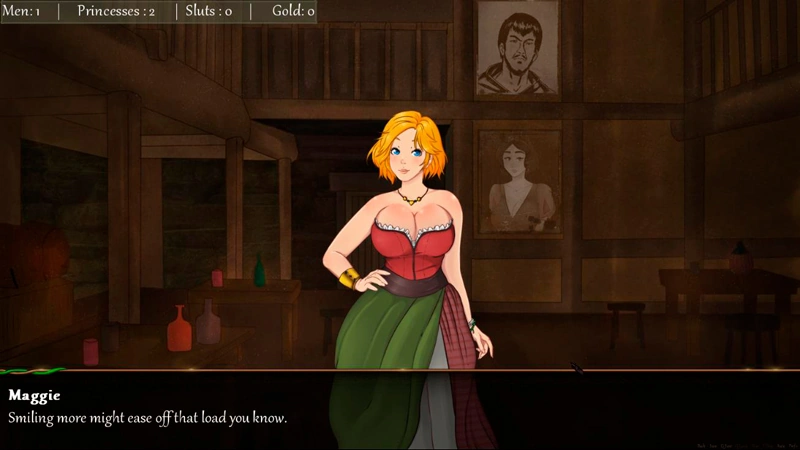Go Back using the quick menu
The image size is (800, 450).
(701, 445)
